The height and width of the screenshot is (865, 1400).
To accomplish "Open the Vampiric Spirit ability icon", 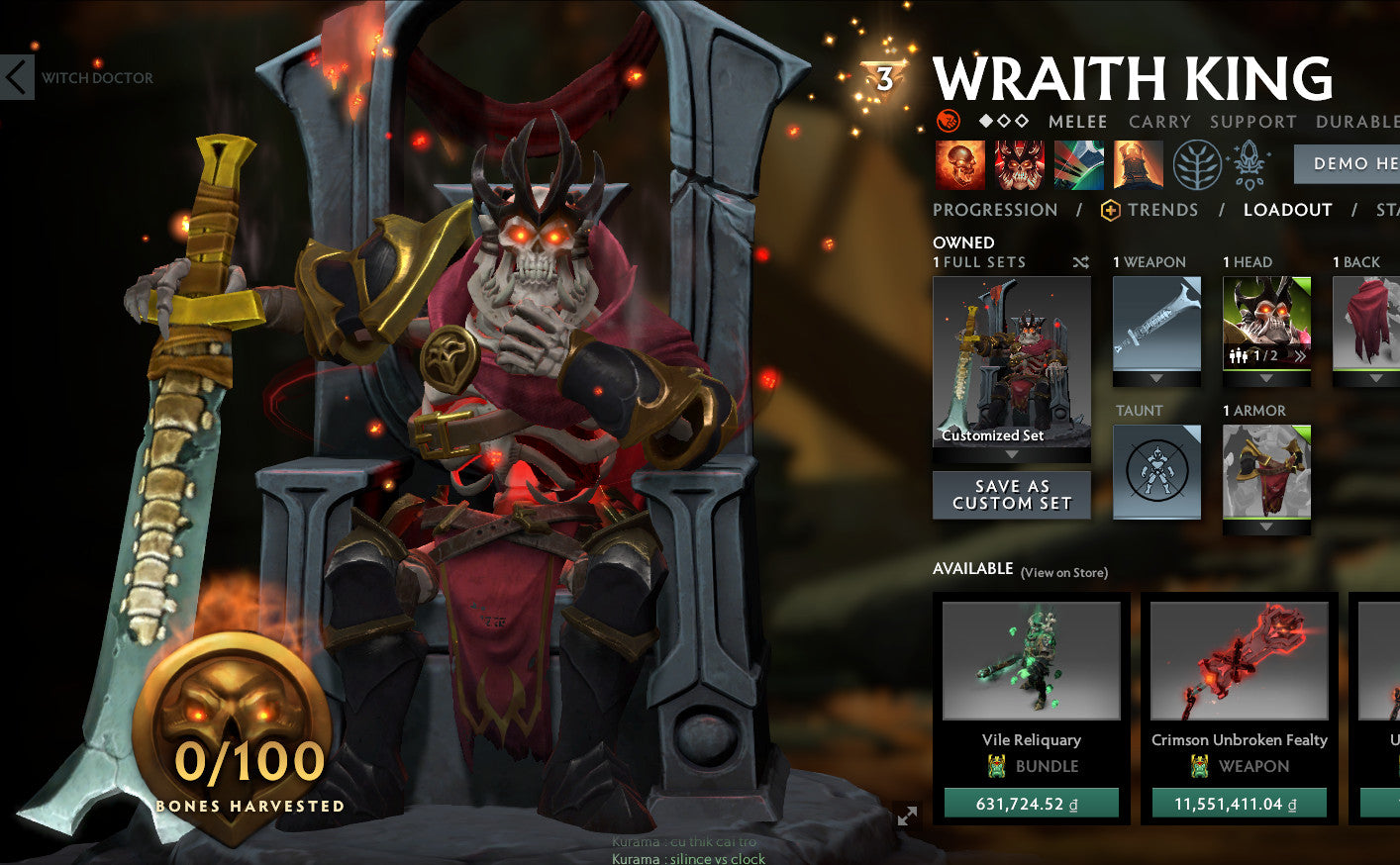I will pos(1018,163).
